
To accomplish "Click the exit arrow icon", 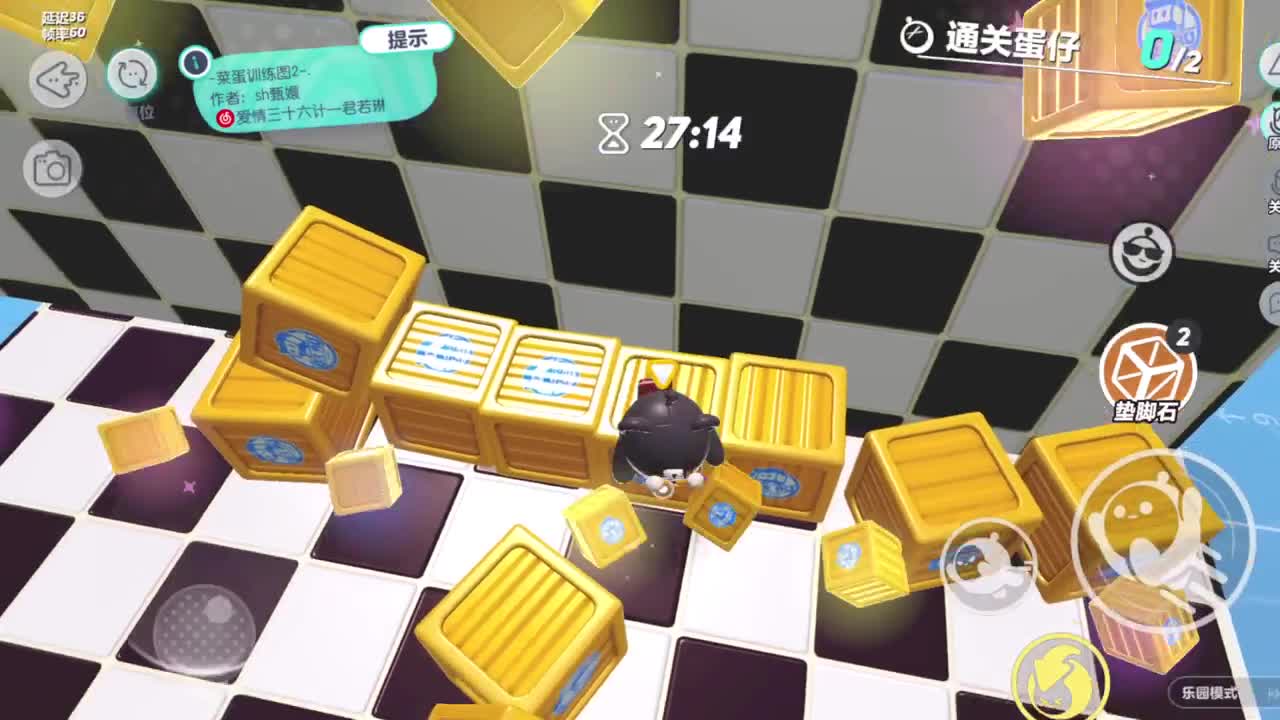I will pyautogui.click(x=60, y=78).
